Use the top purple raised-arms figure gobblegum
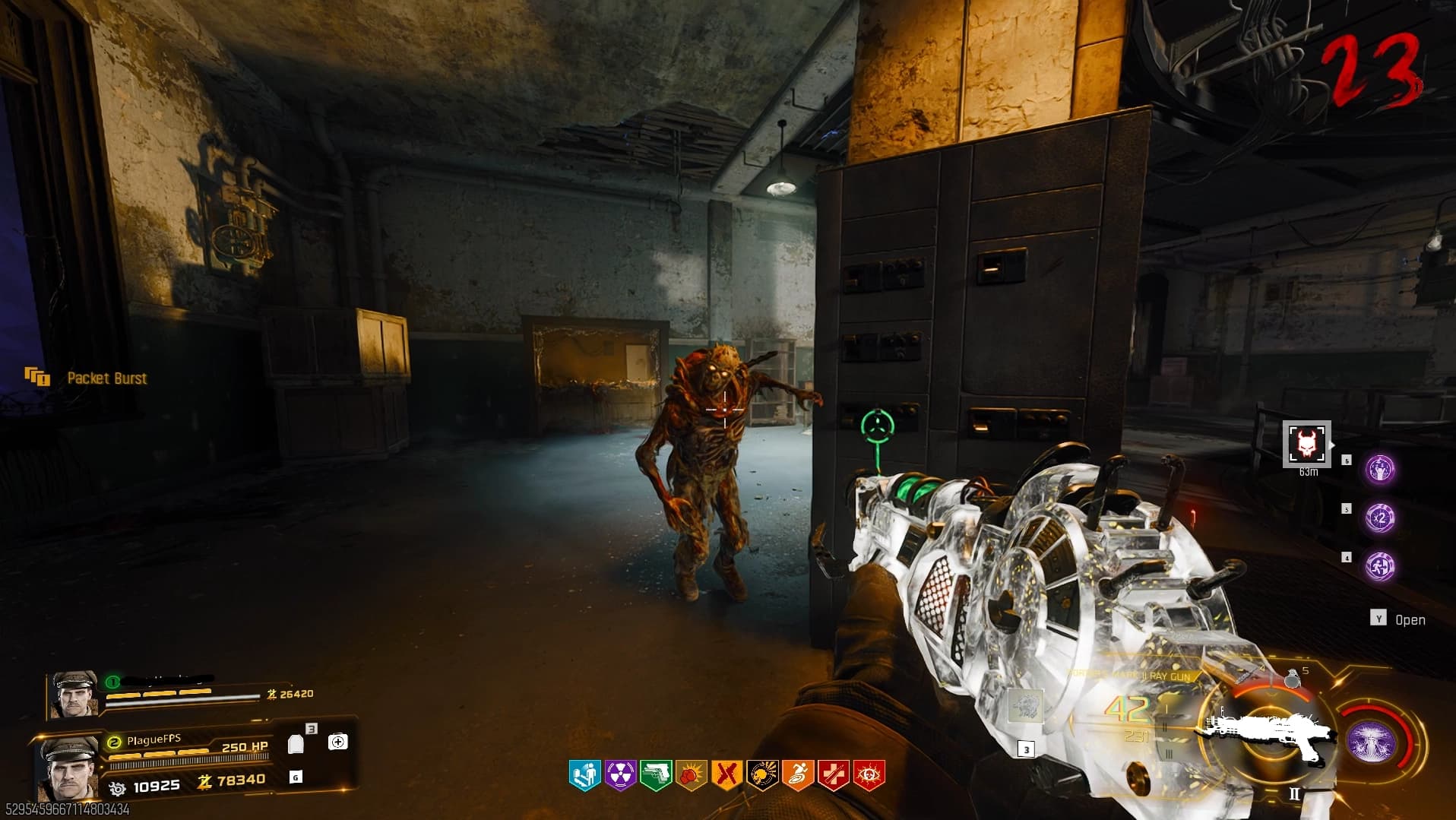The width and height of the screenshot is (1456, 820). click(1380, 470)
